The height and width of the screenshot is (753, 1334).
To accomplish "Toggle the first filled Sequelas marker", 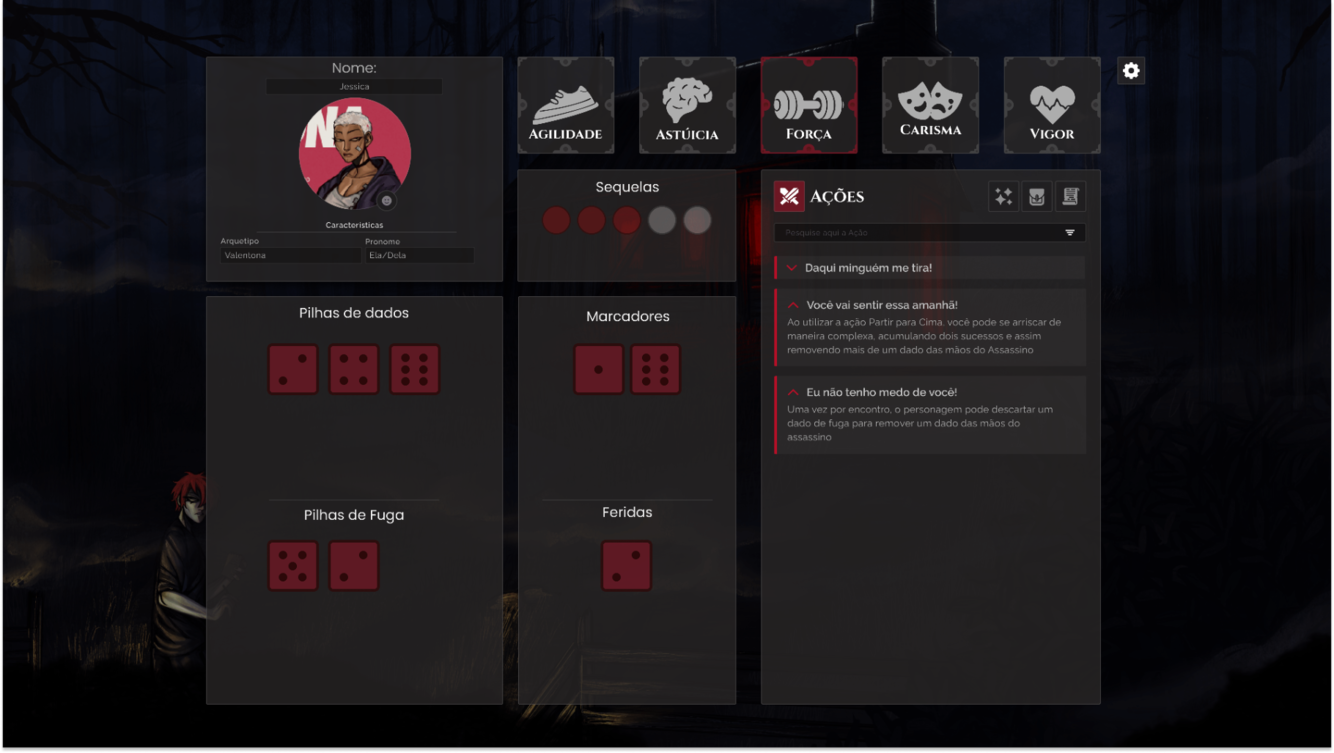I will point(556,220).
